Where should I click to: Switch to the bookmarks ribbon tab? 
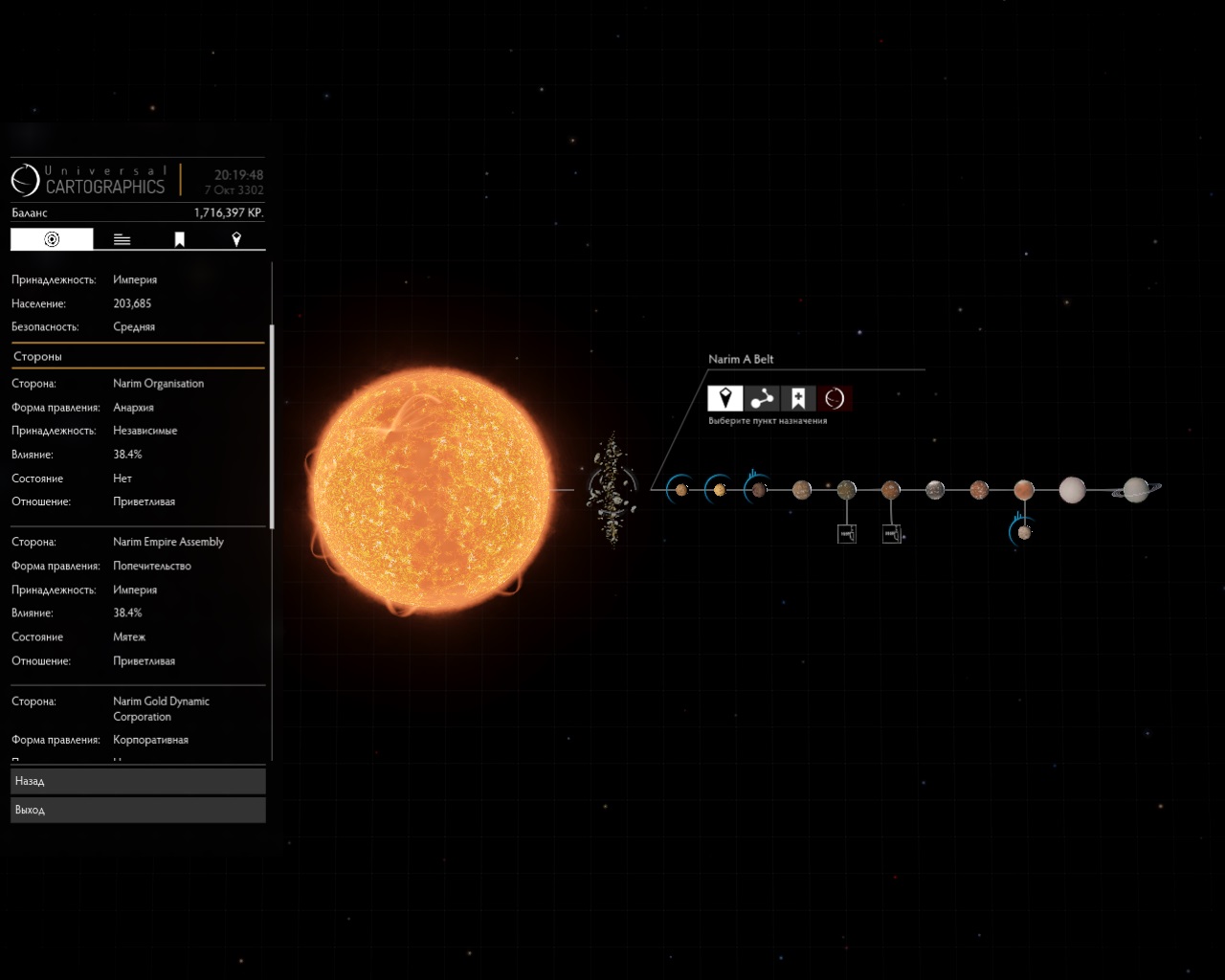pyautogui.click(x=179, y=239)
